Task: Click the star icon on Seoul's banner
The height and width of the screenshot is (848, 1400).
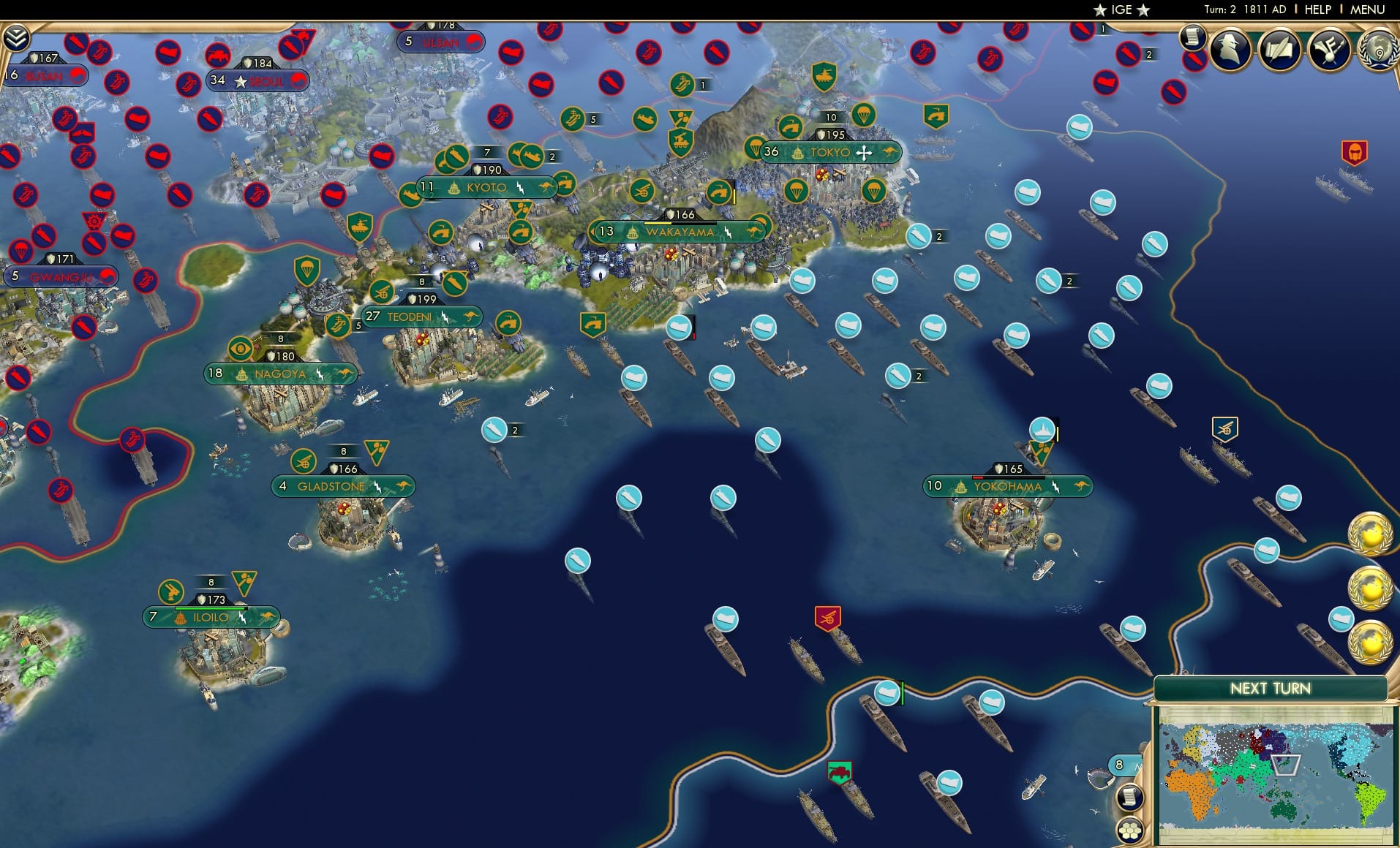Action: pyautogui.click(x=241, y=80)
